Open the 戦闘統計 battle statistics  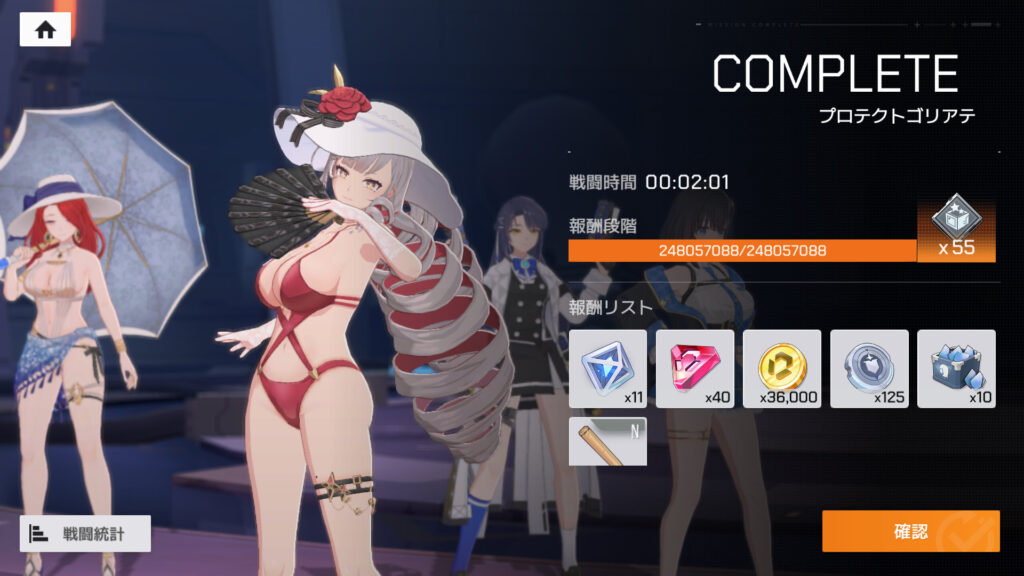85,534
